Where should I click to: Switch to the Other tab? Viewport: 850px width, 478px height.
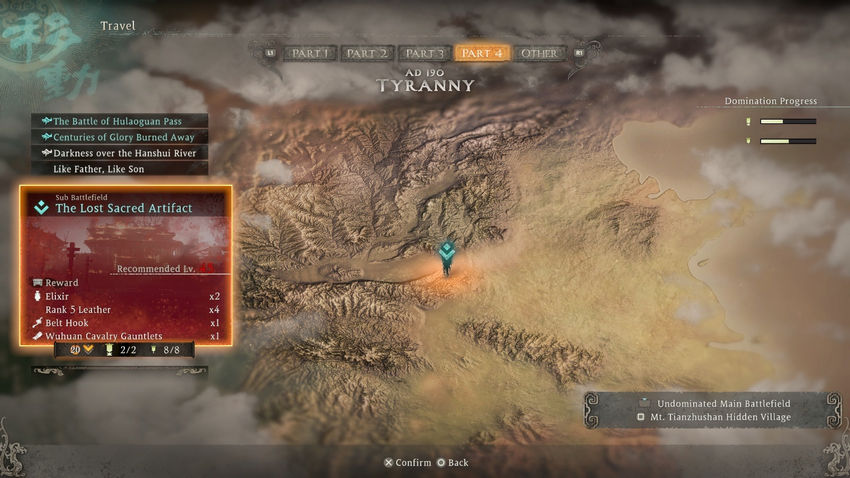click(539, 54)
